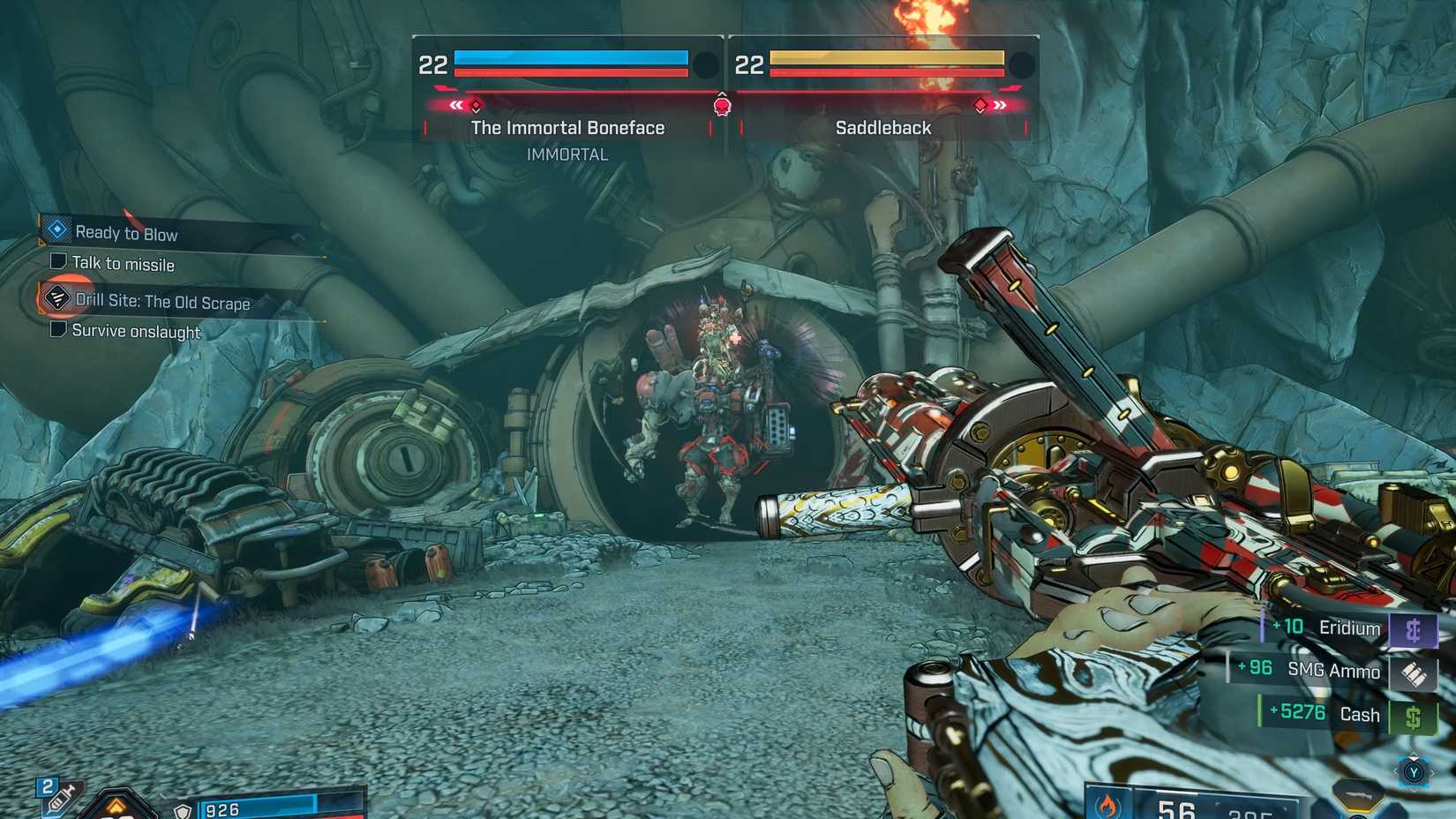1456x819 pixels.
Task: Click the Talk to missile objective text
Action: click(125, 264)
